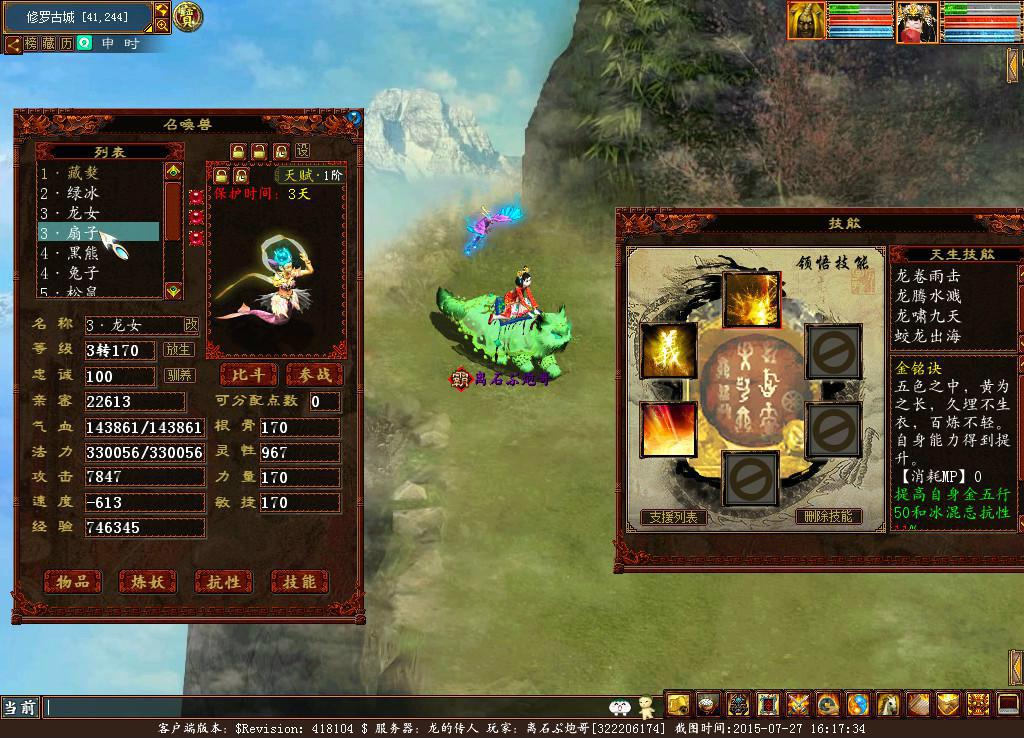This screenshot has width=1024, height=738.
Task: Open the white horse mount icon
Action: click(x=887, y=704)
